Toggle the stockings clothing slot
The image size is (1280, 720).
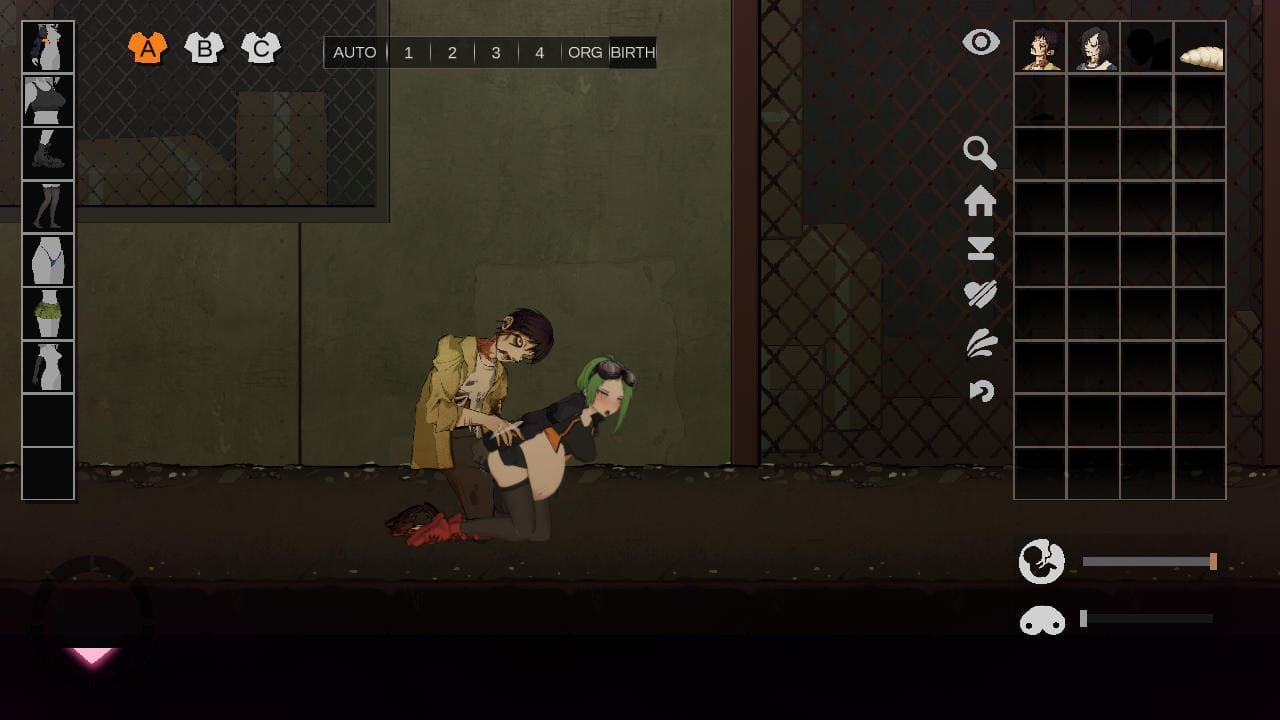(x=48, y=207)
